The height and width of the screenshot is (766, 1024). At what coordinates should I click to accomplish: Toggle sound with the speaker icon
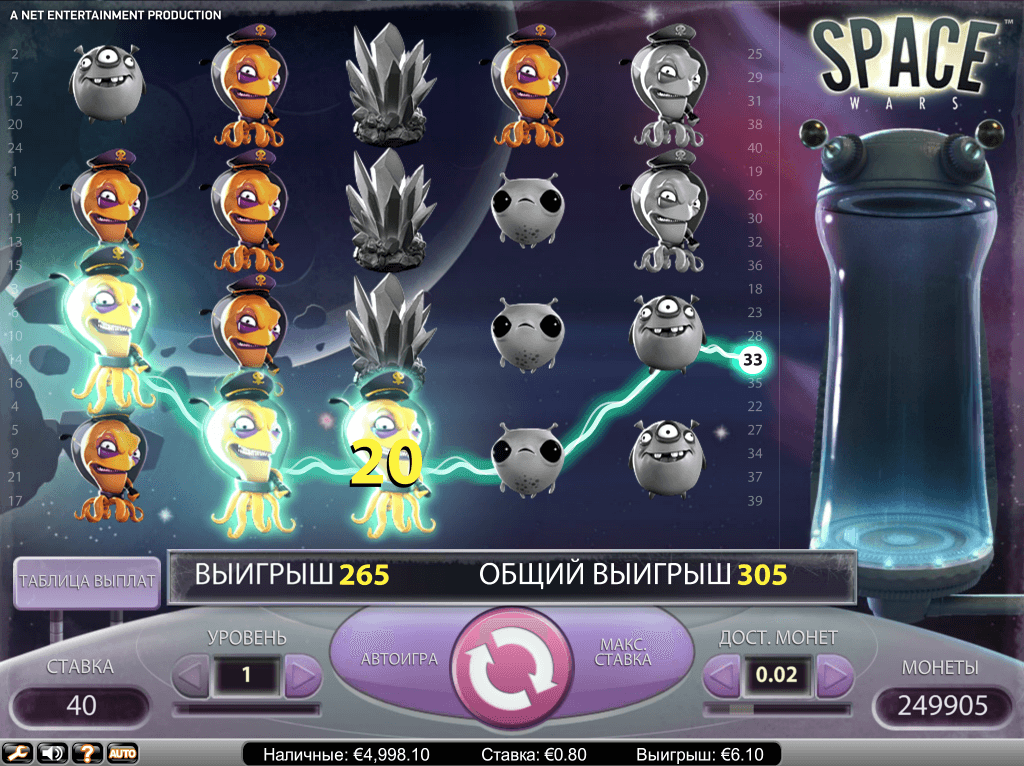tap(52, 753)
